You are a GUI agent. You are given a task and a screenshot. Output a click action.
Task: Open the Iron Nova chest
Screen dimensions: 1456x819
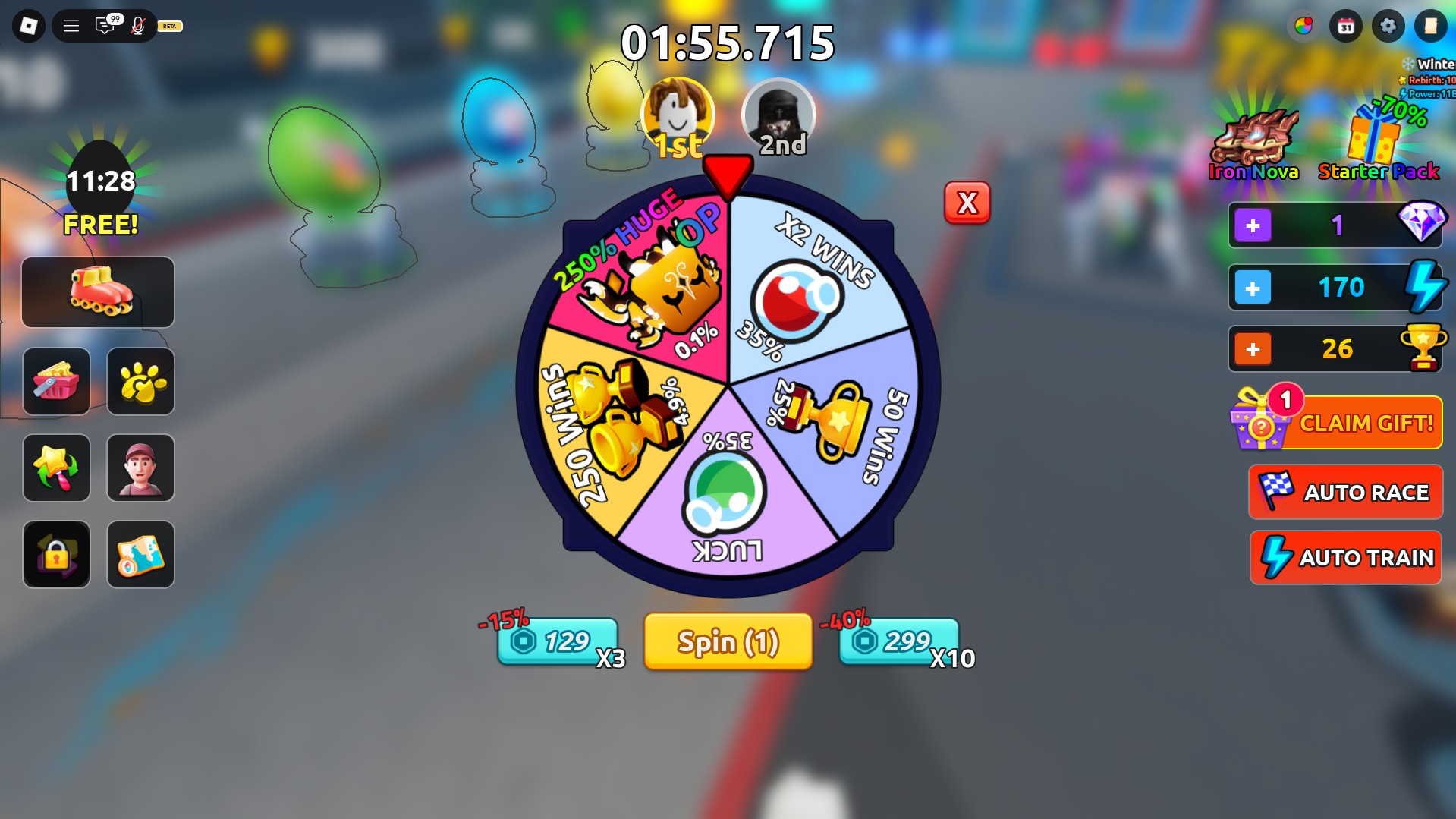point(1252,137)
